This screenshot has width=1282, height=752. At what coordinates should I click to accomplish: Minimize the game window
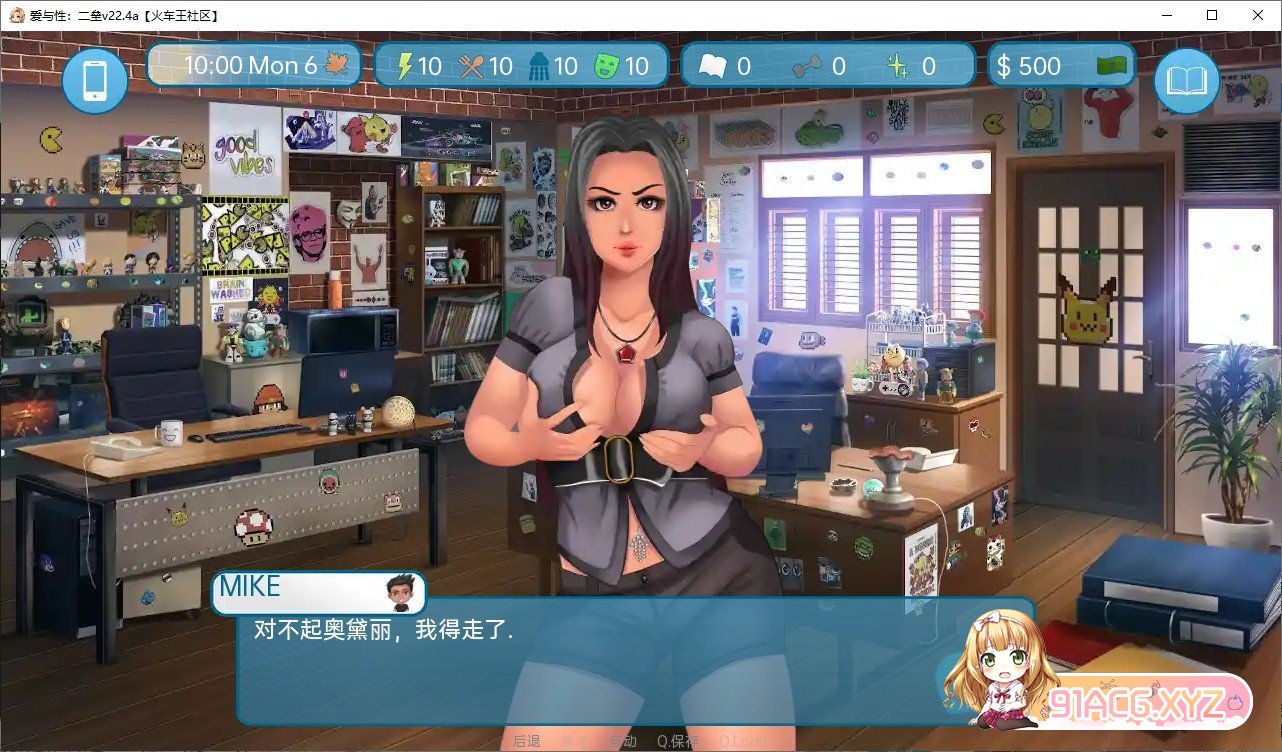tap(1166, 15)
